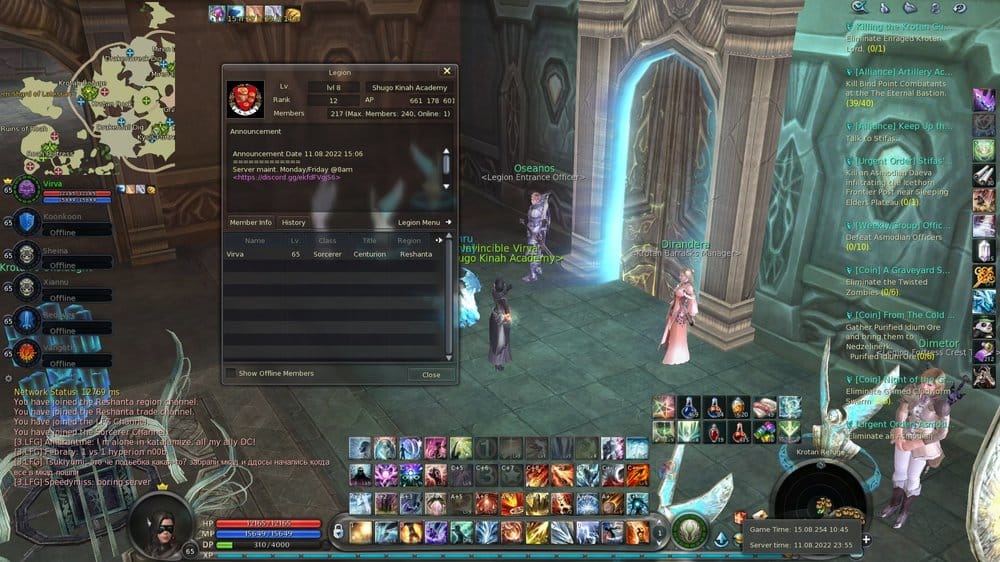Toggle Show Offline Members checkbox
The width and height of the screenshot is (1000, 562).
(x=232, y=374)
